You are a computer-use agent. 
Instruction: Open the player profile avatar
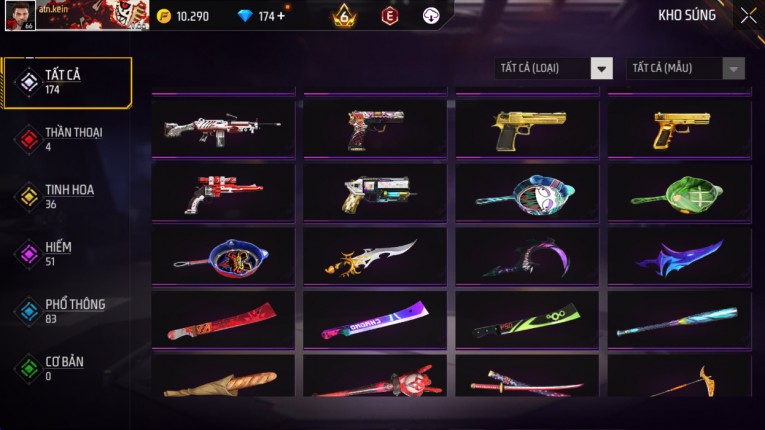(19, 15)
